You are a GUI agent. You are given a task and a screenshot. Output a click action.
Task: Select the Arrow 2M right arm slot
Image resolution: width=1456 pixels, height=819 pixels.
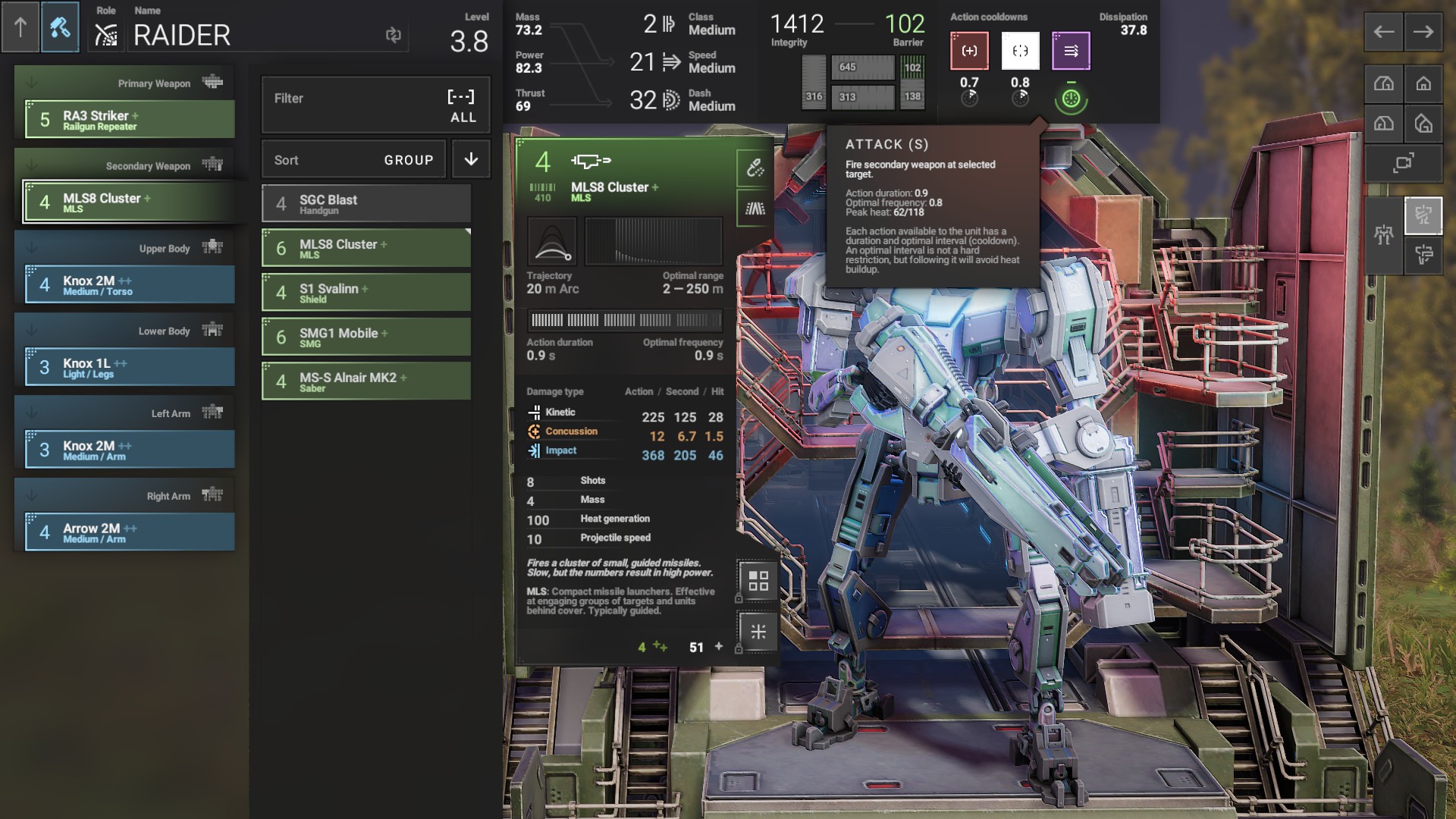point(130,532)
